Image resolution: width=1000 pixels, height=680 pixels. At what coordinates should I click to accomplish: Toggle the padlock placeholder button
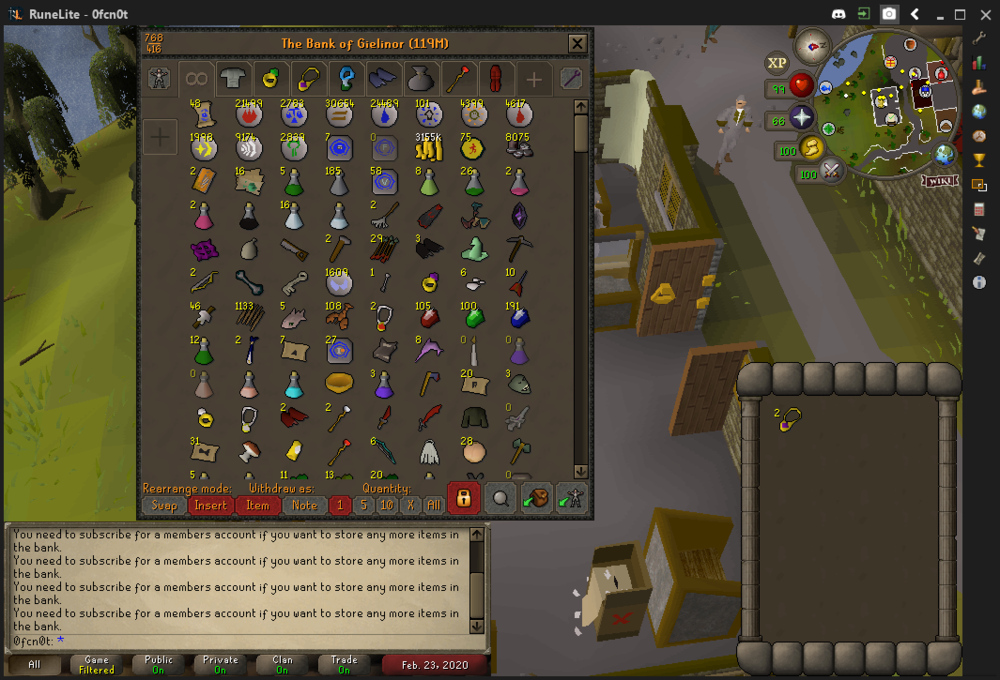(x=463, y=497)
